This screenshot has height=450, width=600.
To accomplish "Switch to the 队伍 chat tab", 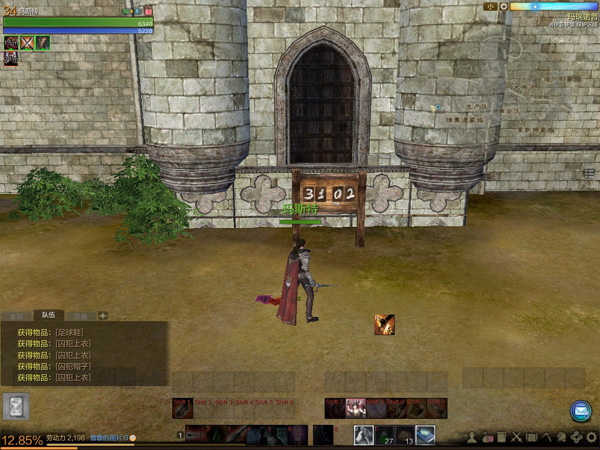I will [x=46, y=315].
